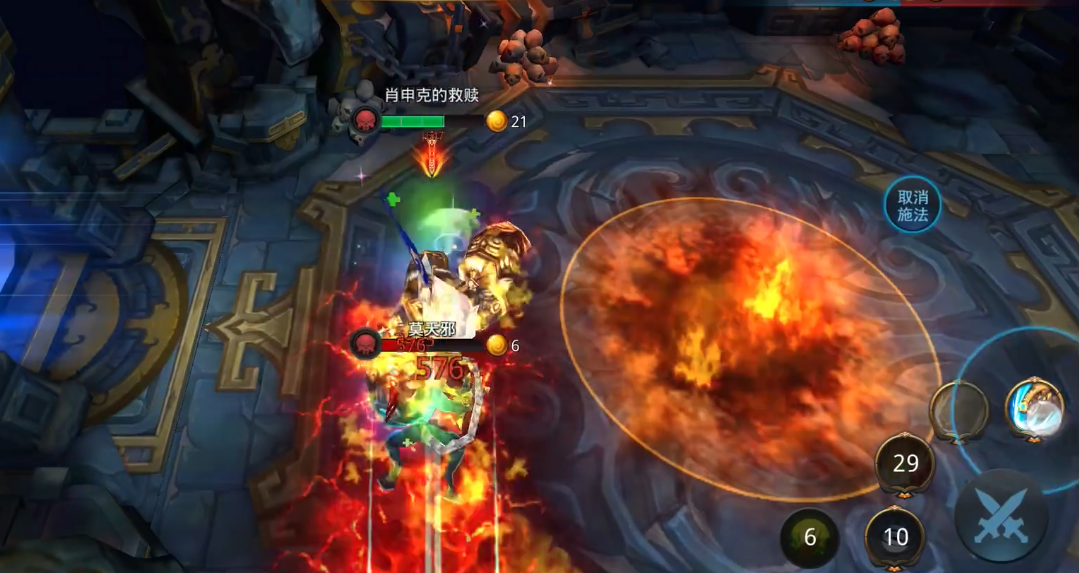Screen dimensions: 1079x573
Task: Use the green skill showing cooldown 6
Action: point(810,537)
